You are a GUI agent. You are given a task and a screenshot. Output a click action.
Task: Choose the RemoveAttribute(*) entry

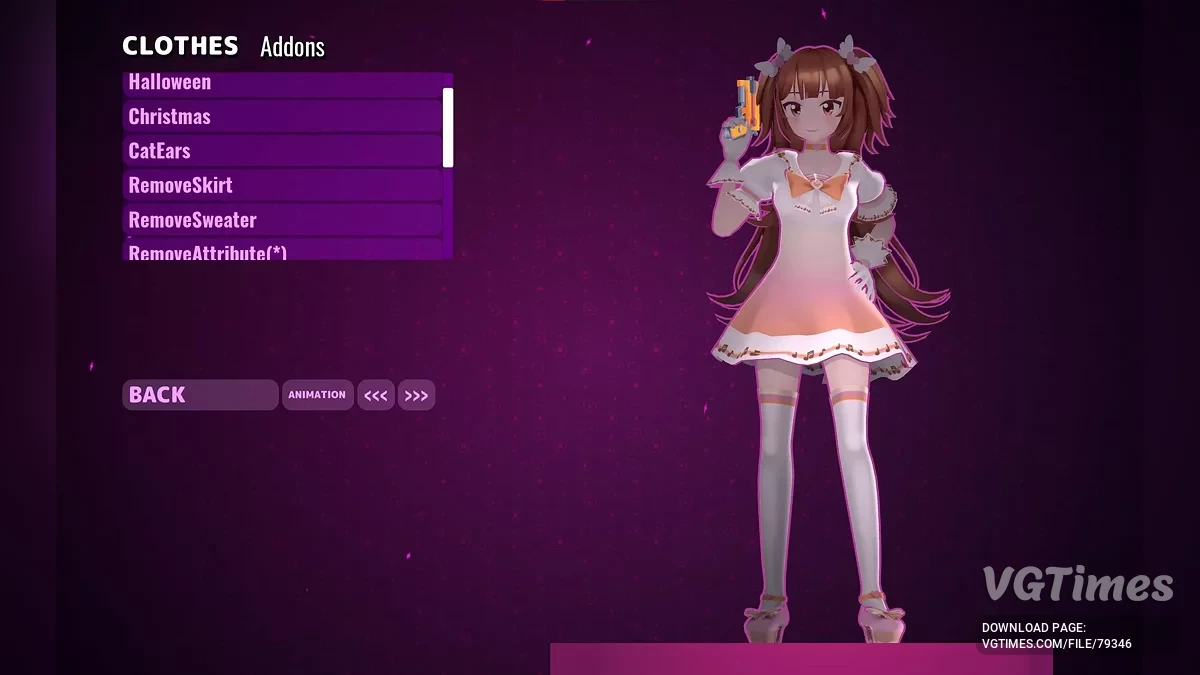click(282, 252)
